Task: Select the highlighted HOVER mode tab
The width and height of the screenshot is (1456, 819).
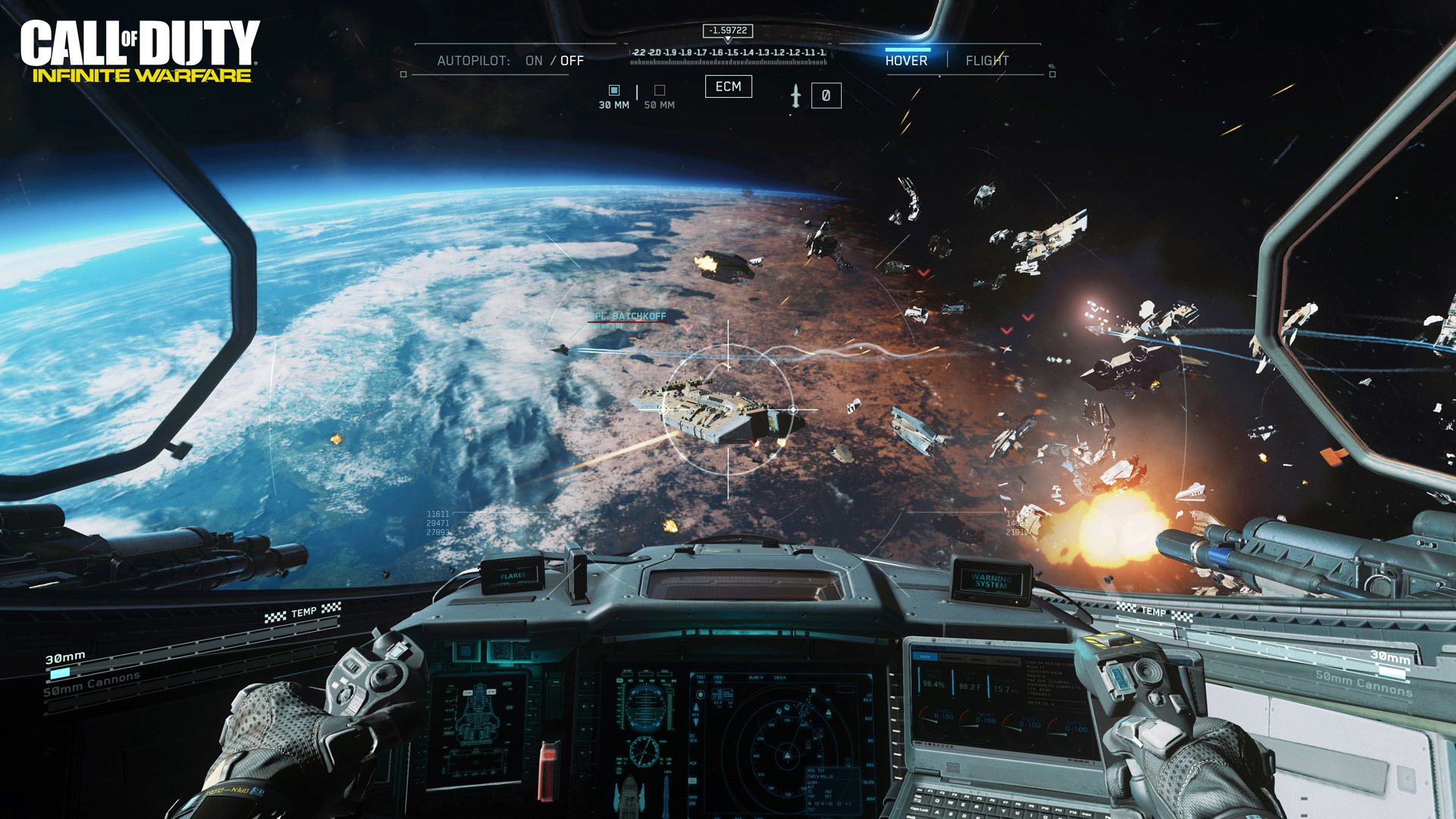Action: pos(908,59)
